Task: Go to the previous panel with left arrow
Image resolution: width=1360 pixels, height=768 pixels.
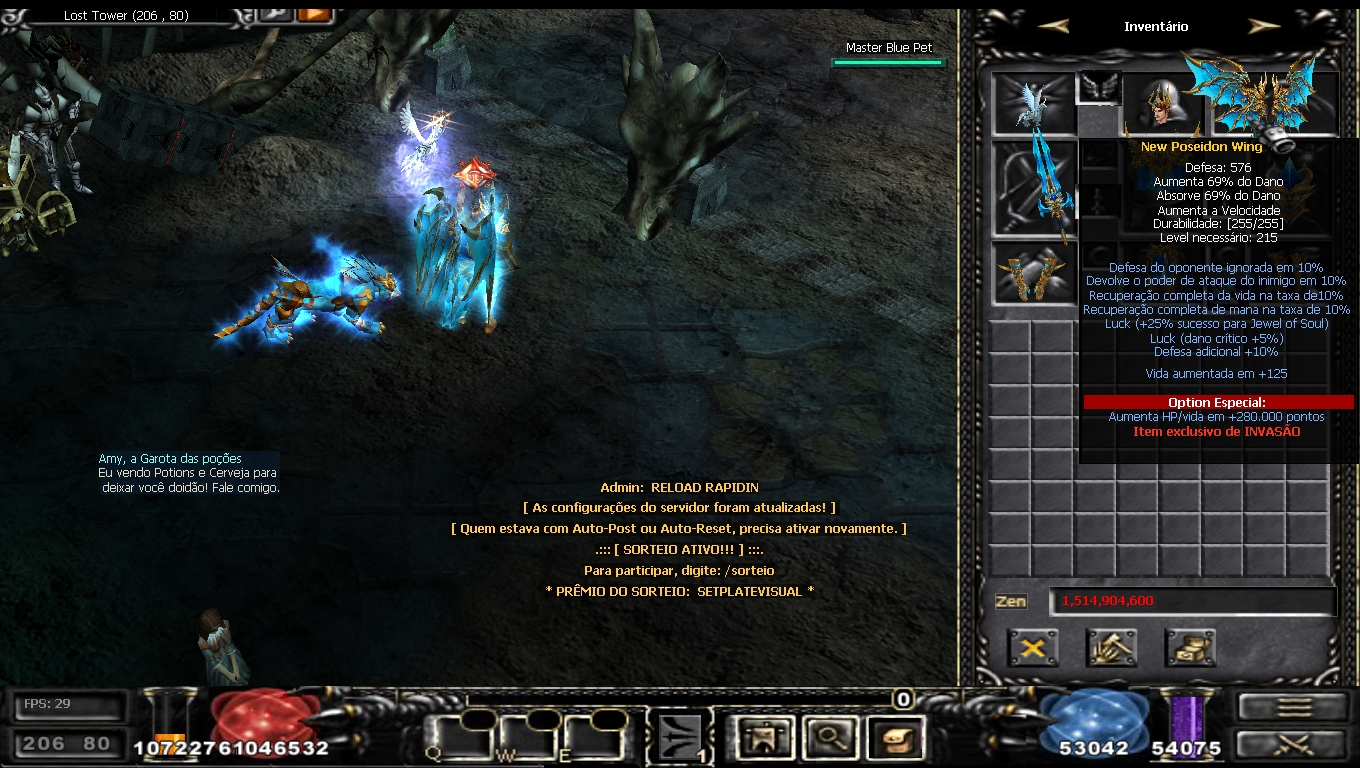Action: tap(1053, 27)
